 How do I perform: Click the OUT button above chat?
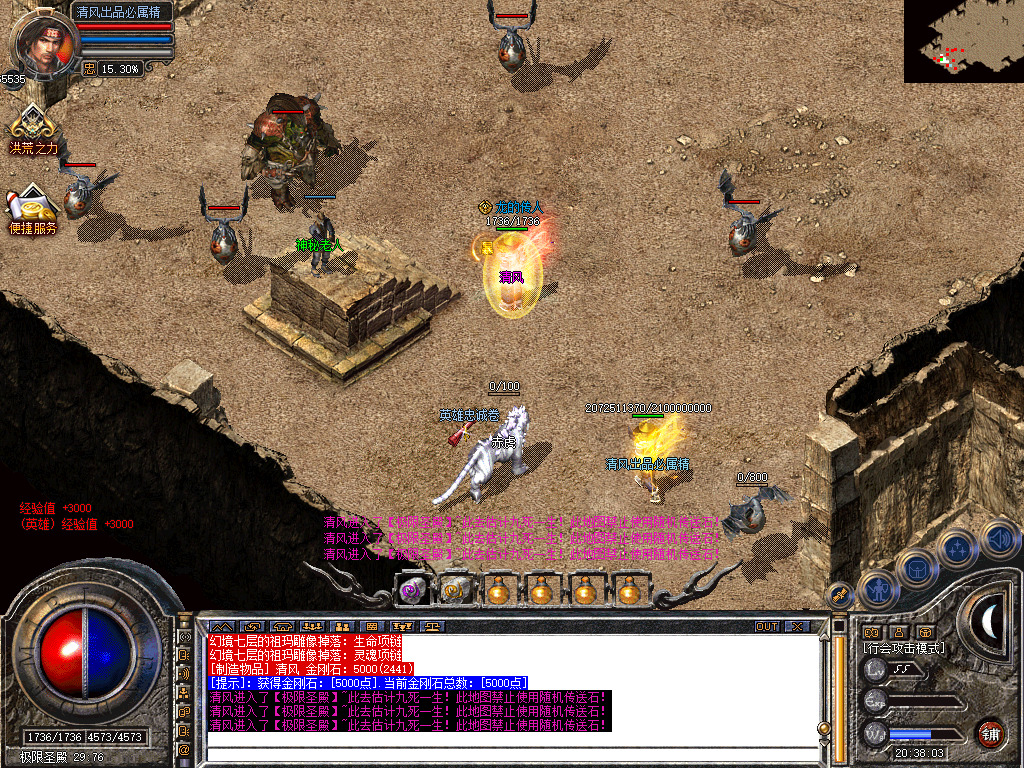766,626
